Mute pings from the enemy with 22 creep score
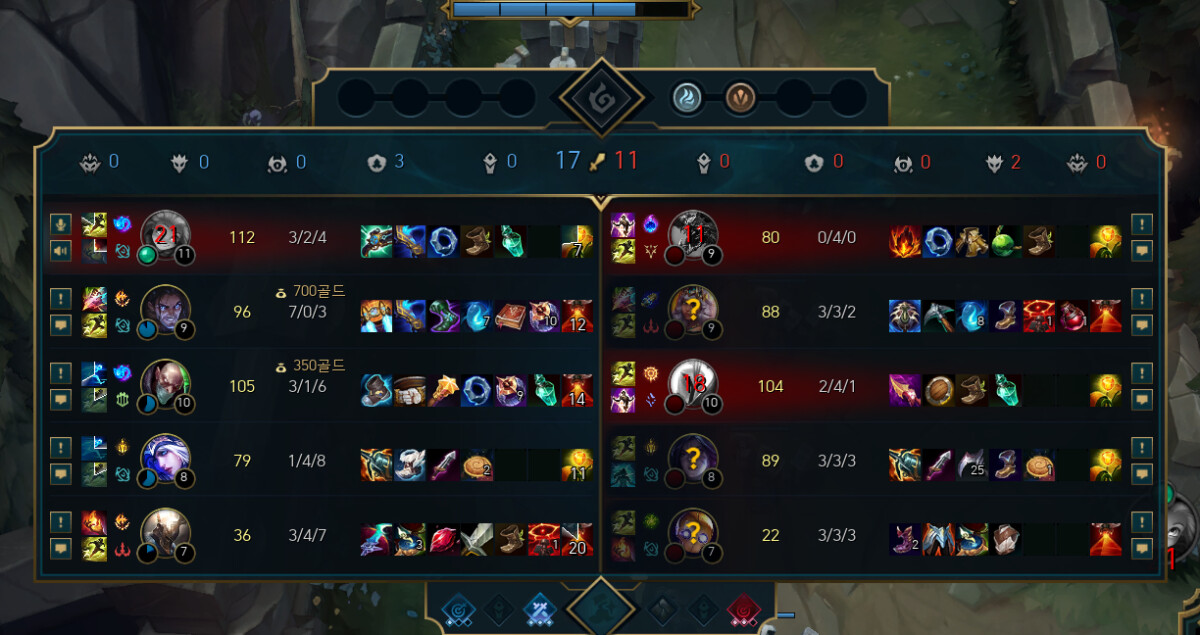The height and width of the screenshot is (635, 1200). pyautogui.click(x=1141, y=522)
